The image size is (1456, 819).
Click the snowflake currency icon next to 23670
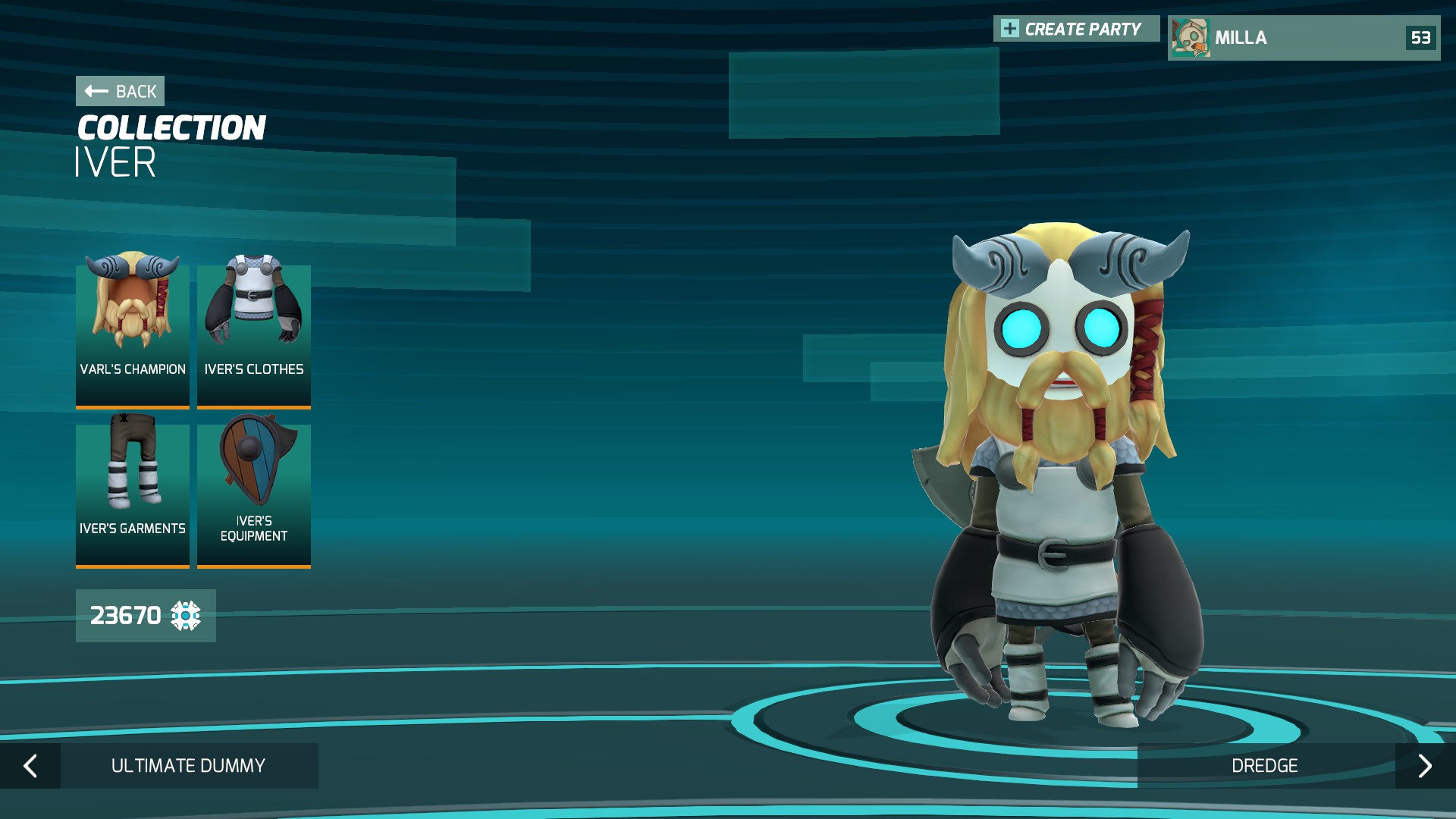(186, 617)
